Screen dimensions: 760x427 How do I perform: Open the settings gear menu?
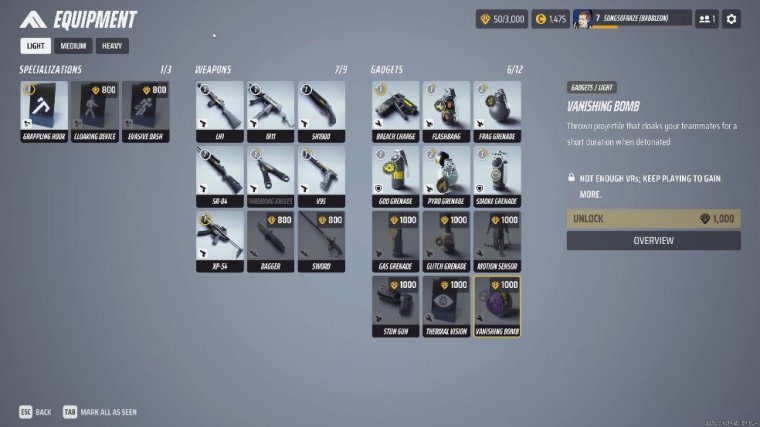pyautogui.click(x=731, y=19)
